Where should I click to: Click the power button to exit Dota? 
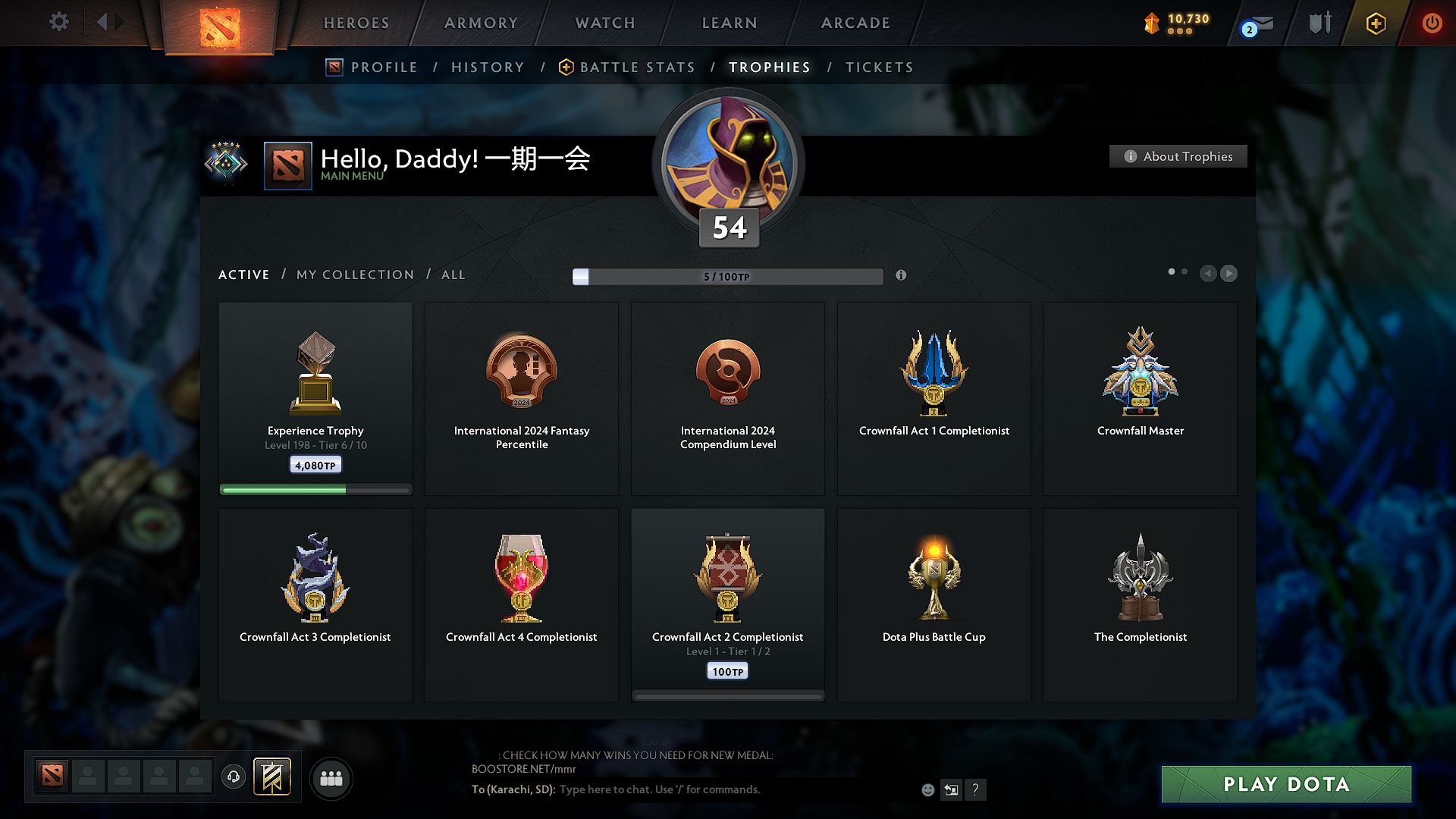click(x=1432, y=23)
